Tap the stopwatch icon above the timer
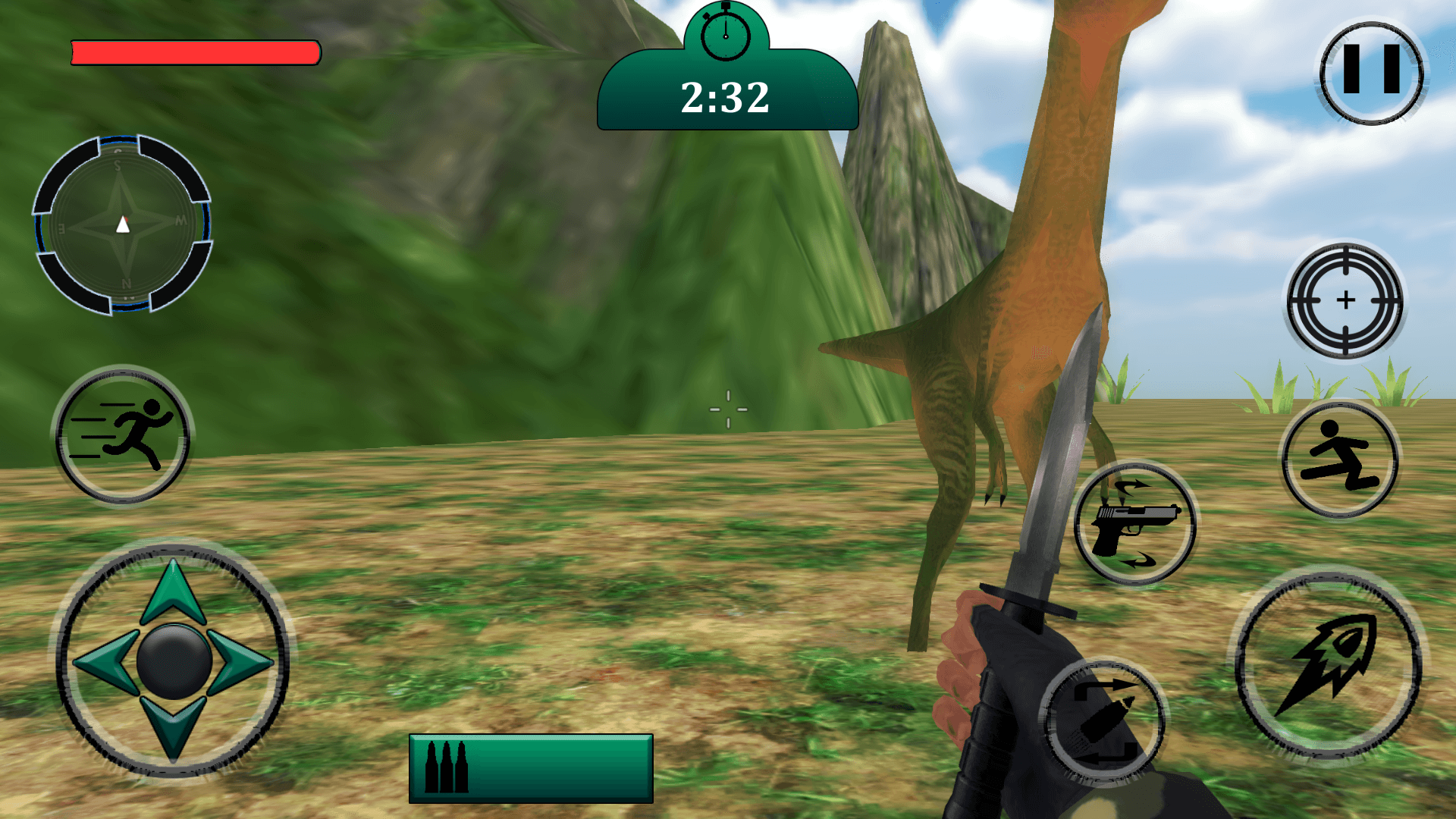Viewport: 1456px width, 819px height. click(726, 34)
